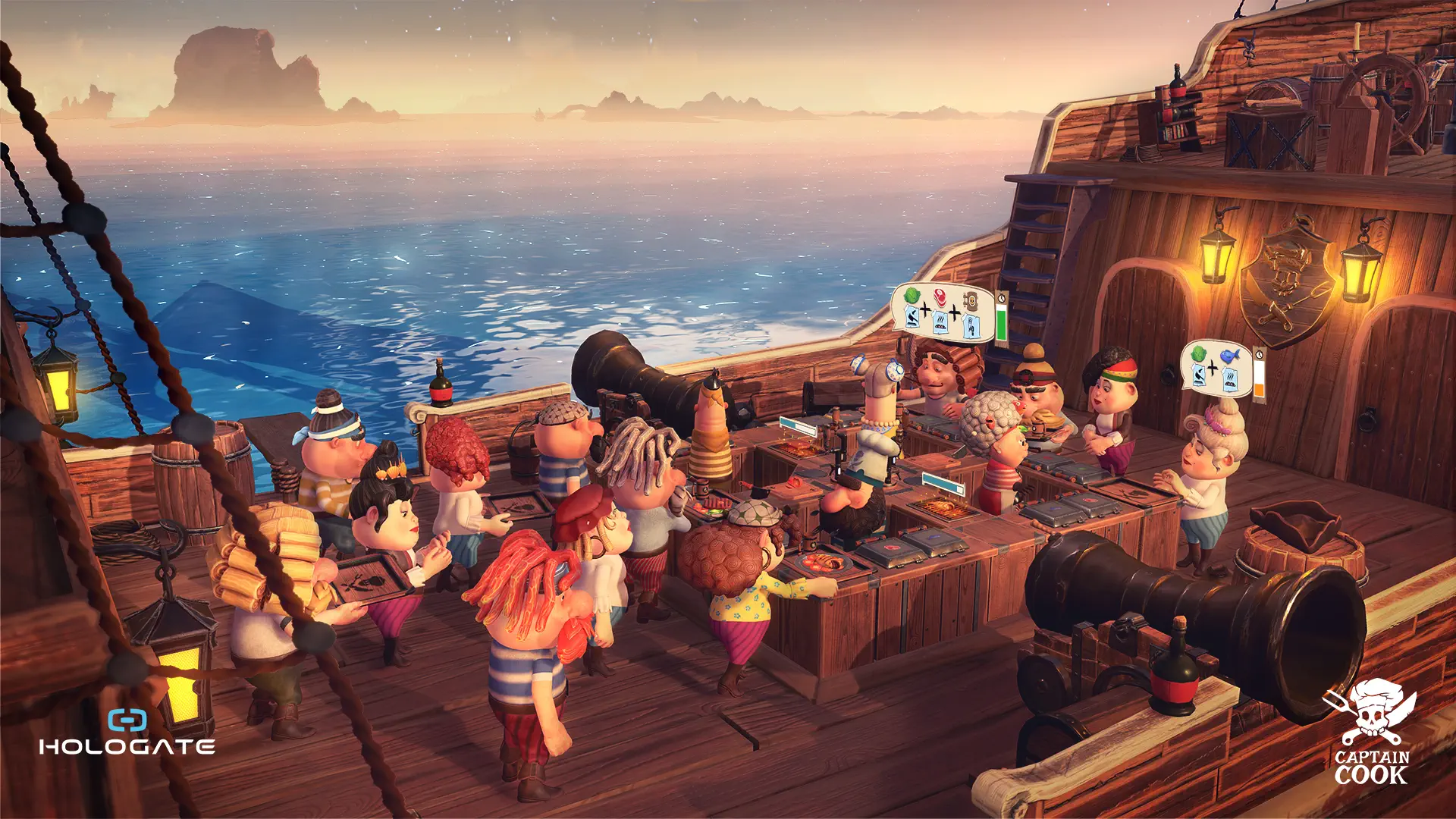The image size is (1456, 819).
Task: Click the clock icon above the orange timer bar
Action: 1259,354
